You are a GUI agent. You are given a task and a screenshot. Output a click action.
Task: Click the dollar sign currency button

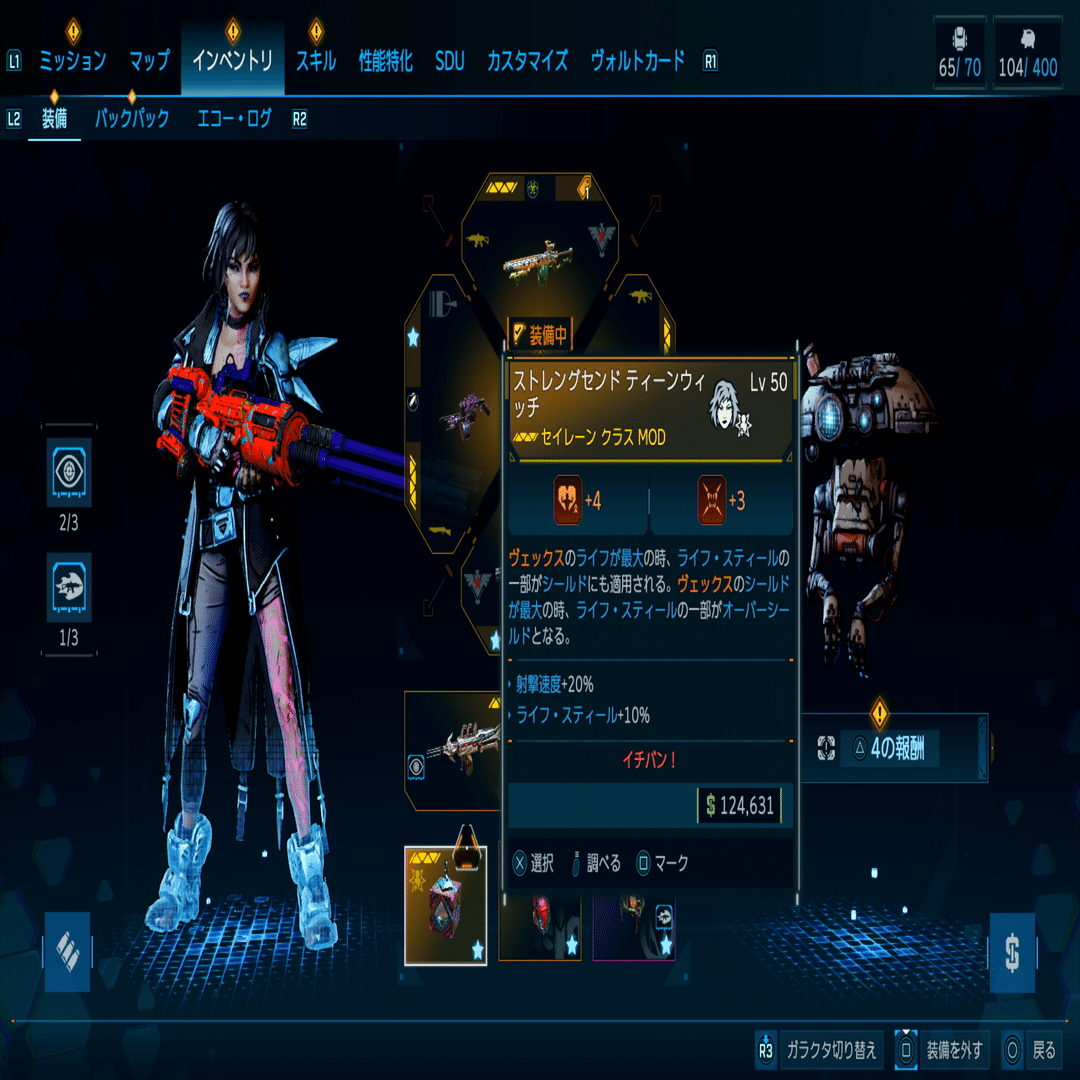coord(1012,952)
